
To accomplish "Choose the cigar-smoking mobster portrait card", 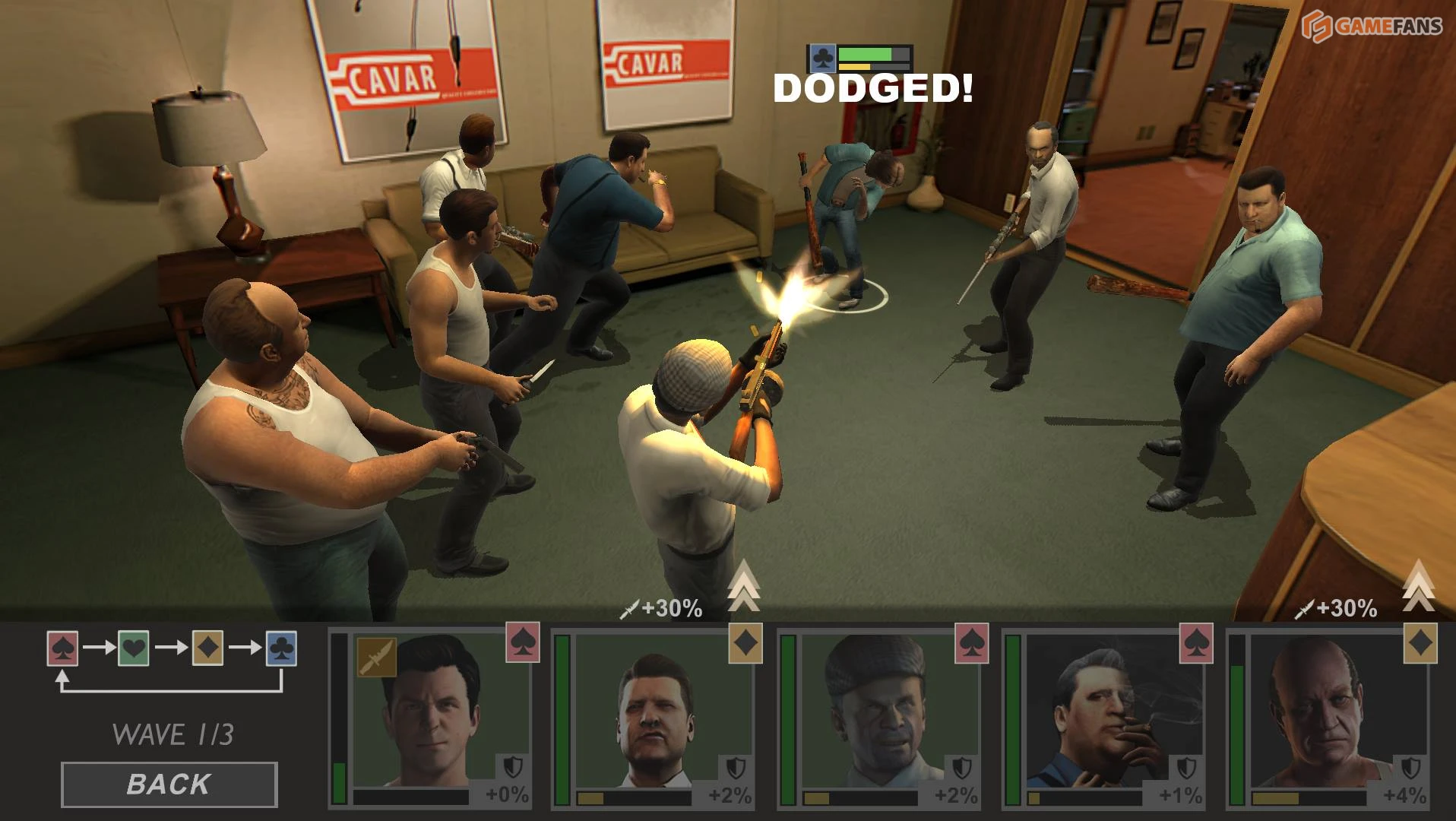I will coord(1106,715).
